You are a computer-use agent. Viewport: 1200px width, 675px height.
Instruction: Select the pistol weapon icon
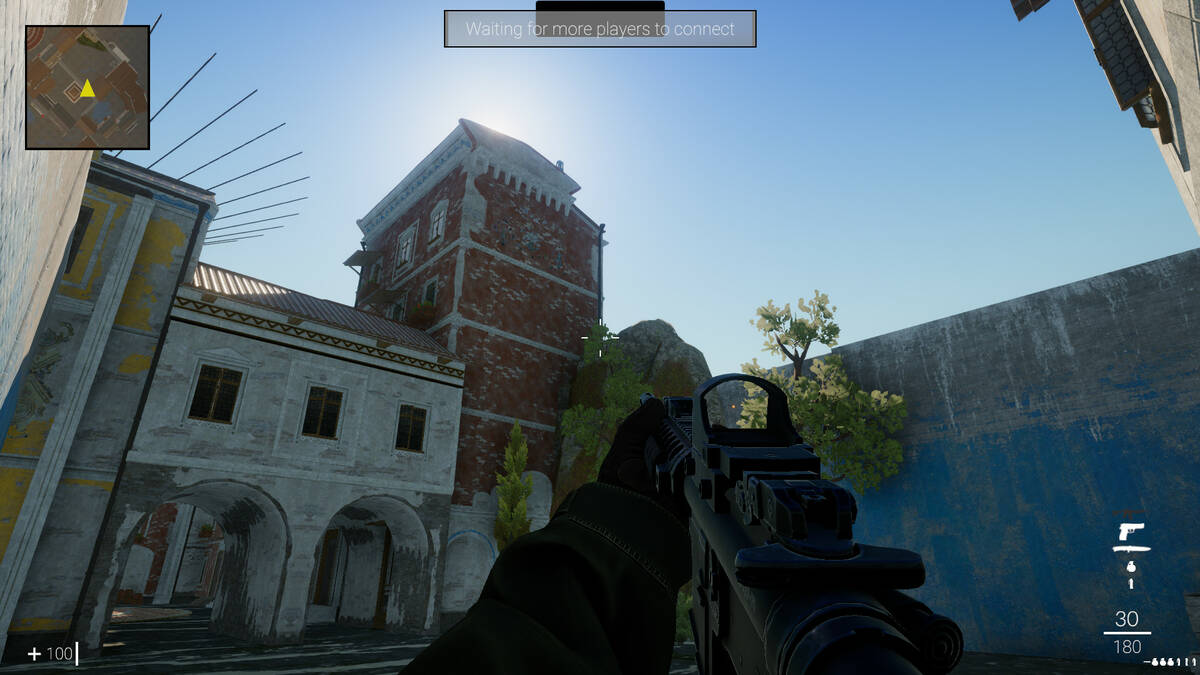[x=1131, y=530]
